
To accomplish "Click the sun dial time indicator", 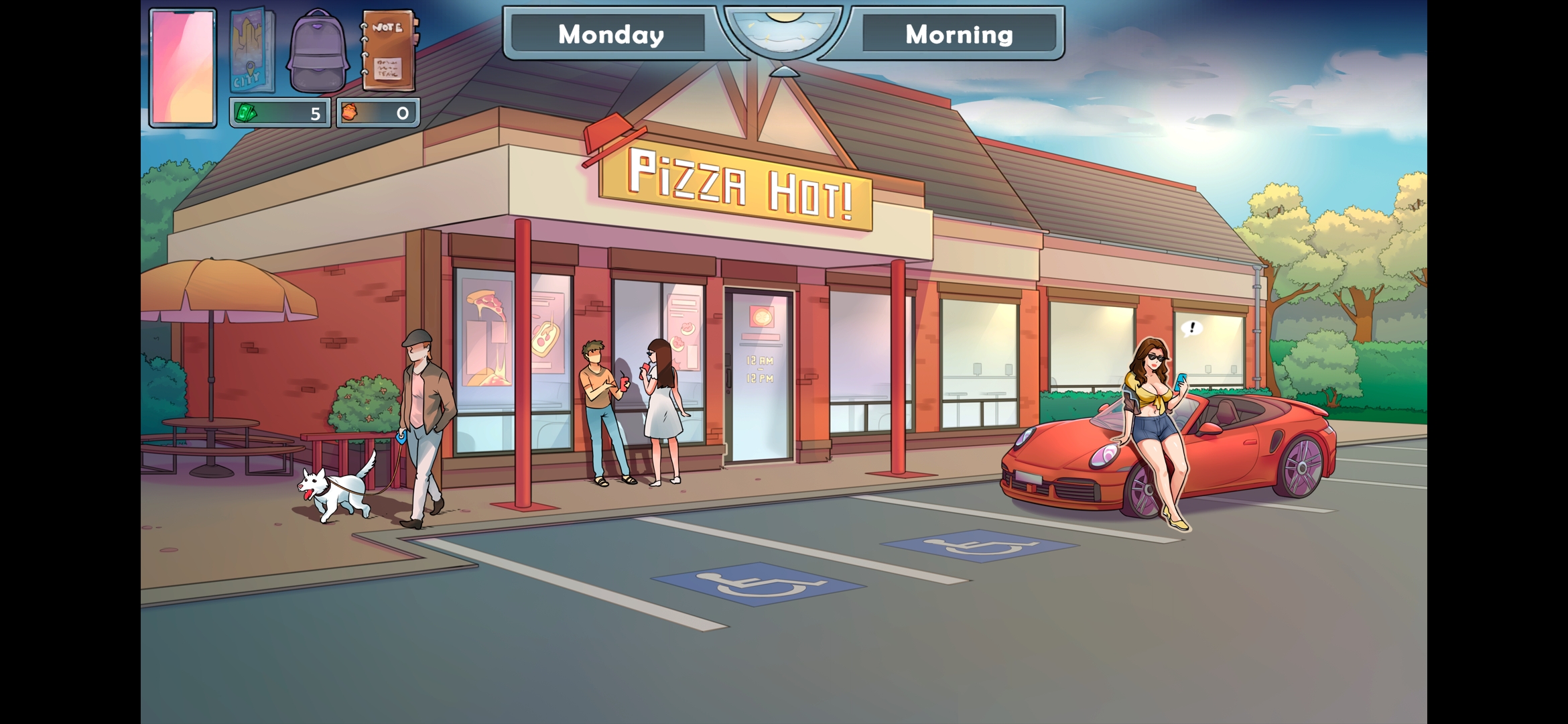I will pos(783,32).
